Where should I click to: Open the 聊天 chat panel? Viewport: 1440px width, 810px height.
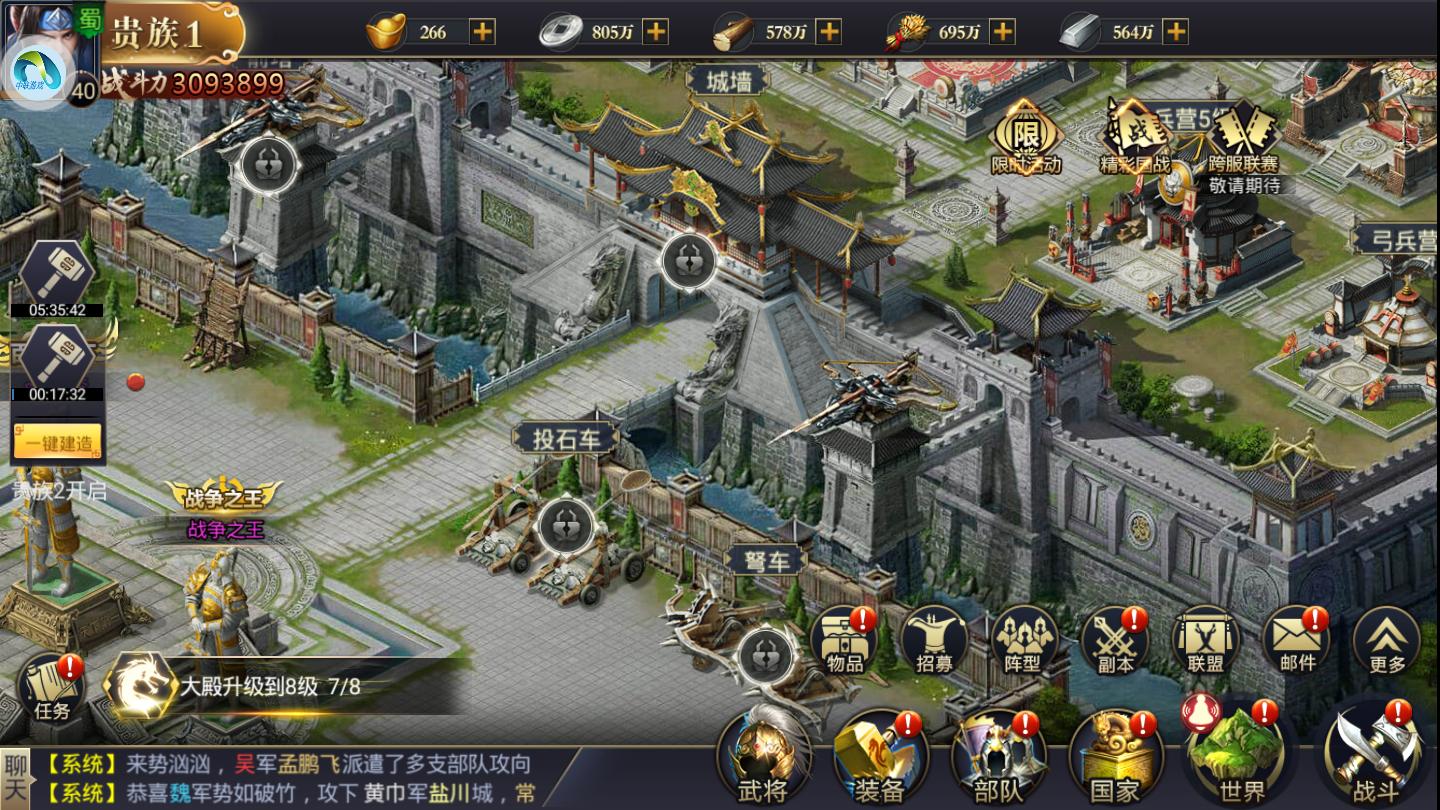pyautogui.click(x=16, y=778)
